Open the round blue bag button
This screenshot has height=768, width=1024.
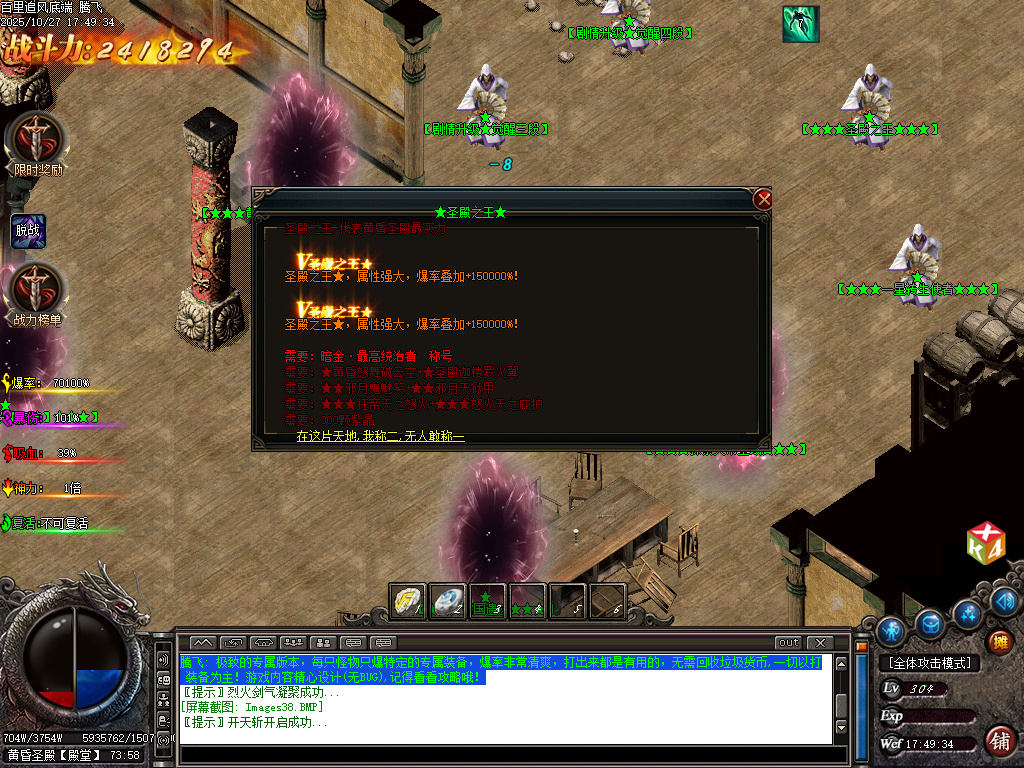[x=930, y=623]
